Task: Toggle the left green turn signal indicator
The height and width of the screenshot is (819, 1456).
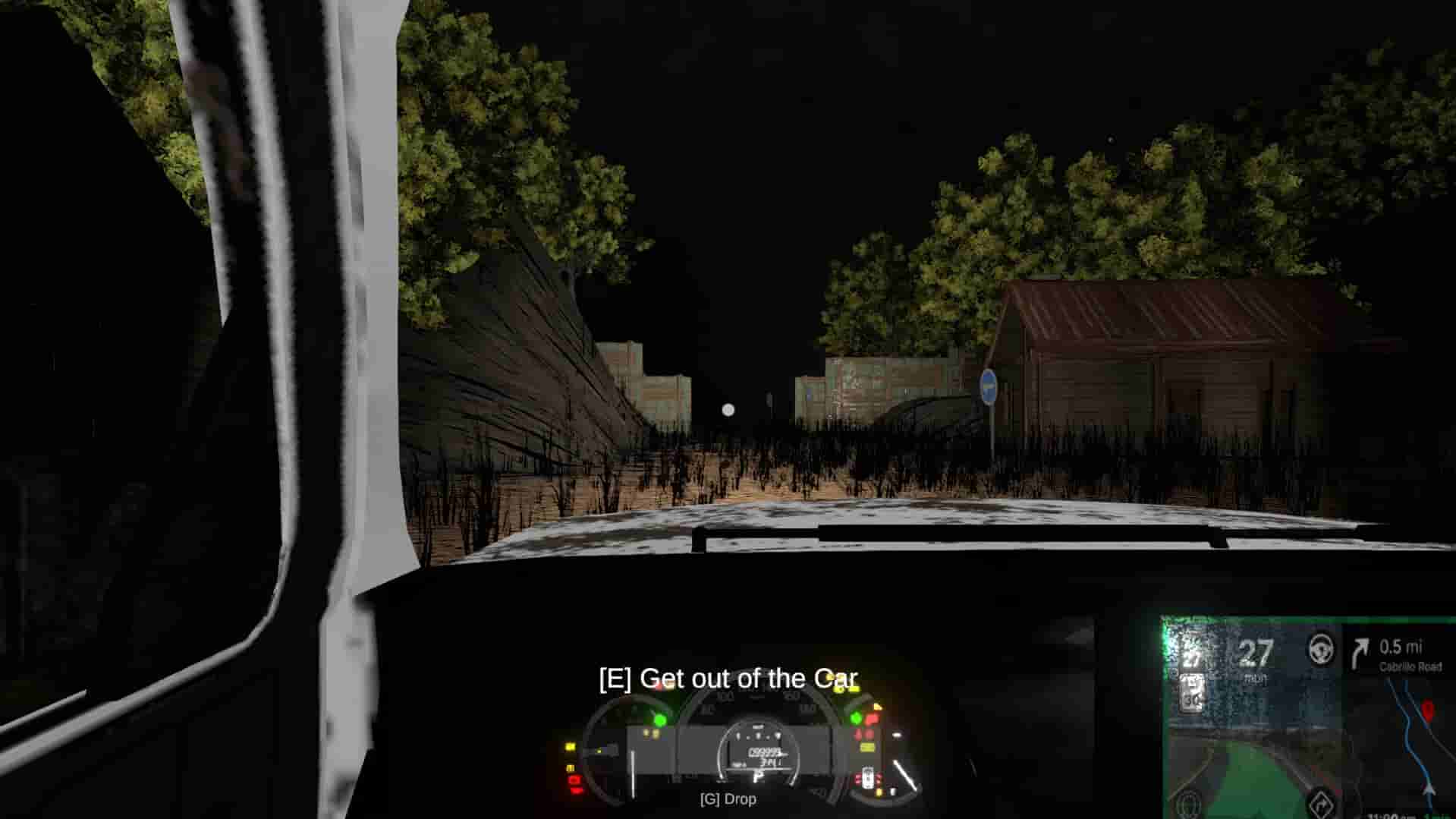Action: point(660,720)
